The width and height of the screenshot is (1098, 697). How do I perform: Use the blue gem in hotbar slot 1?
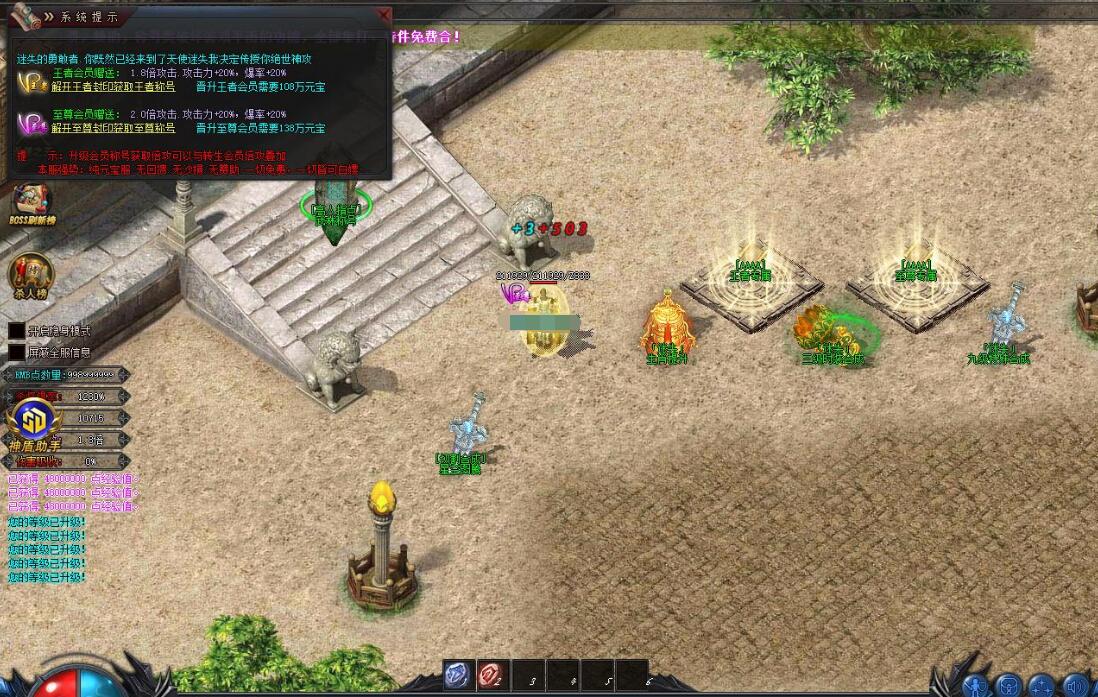(x=457, y=676)
